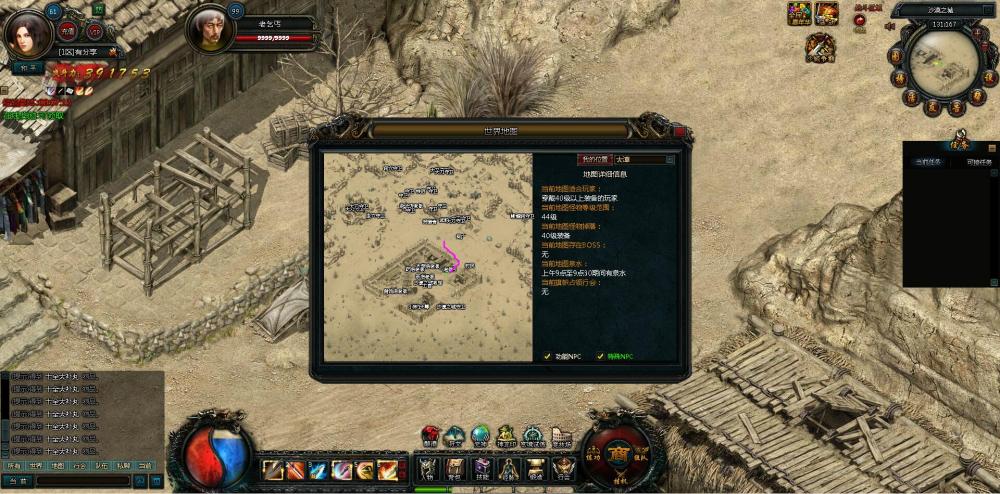Activate the first skill in the hotbar

(272, 469)
